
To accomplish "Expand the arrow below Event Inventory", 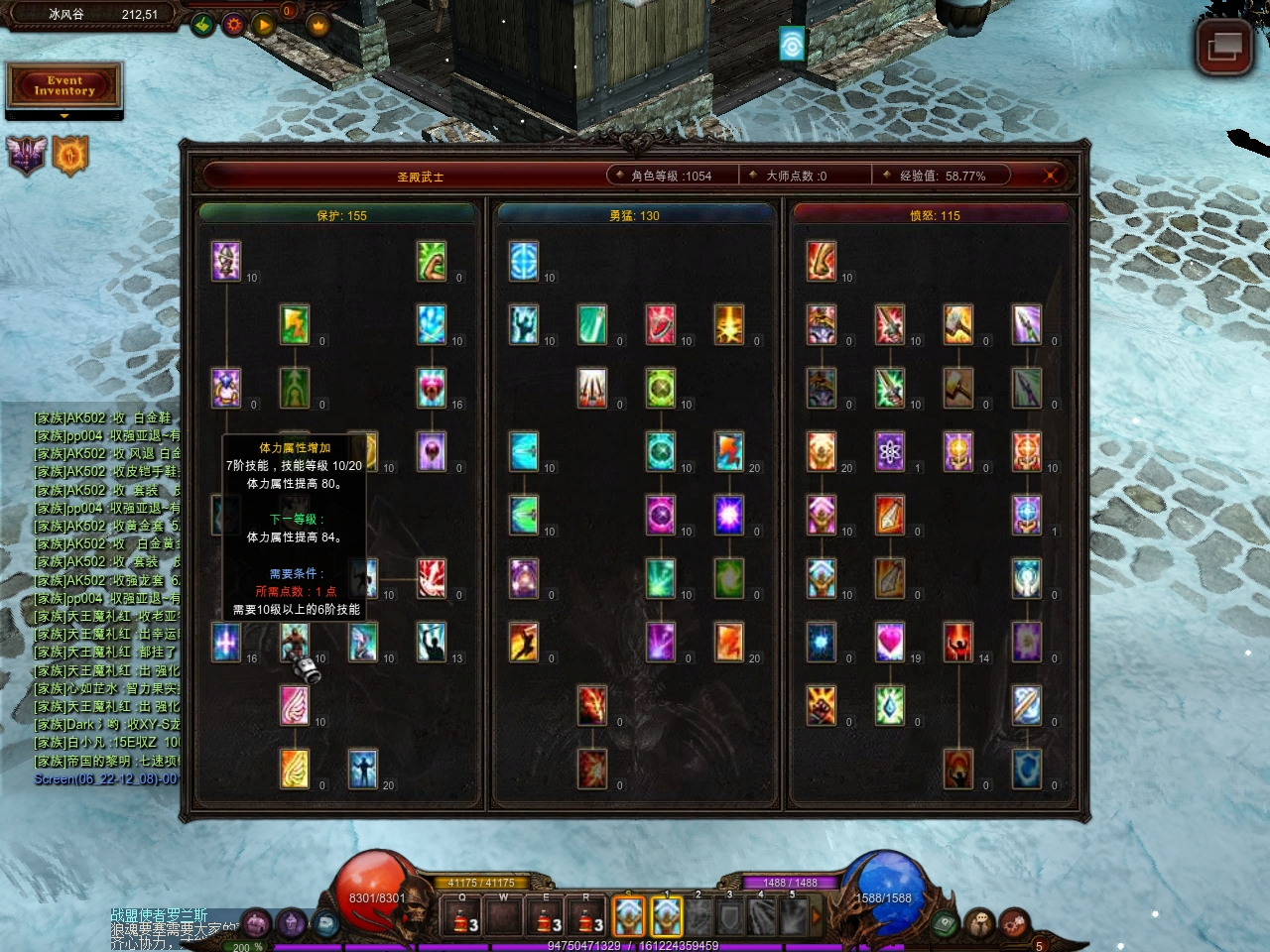I will click(64, 116).
